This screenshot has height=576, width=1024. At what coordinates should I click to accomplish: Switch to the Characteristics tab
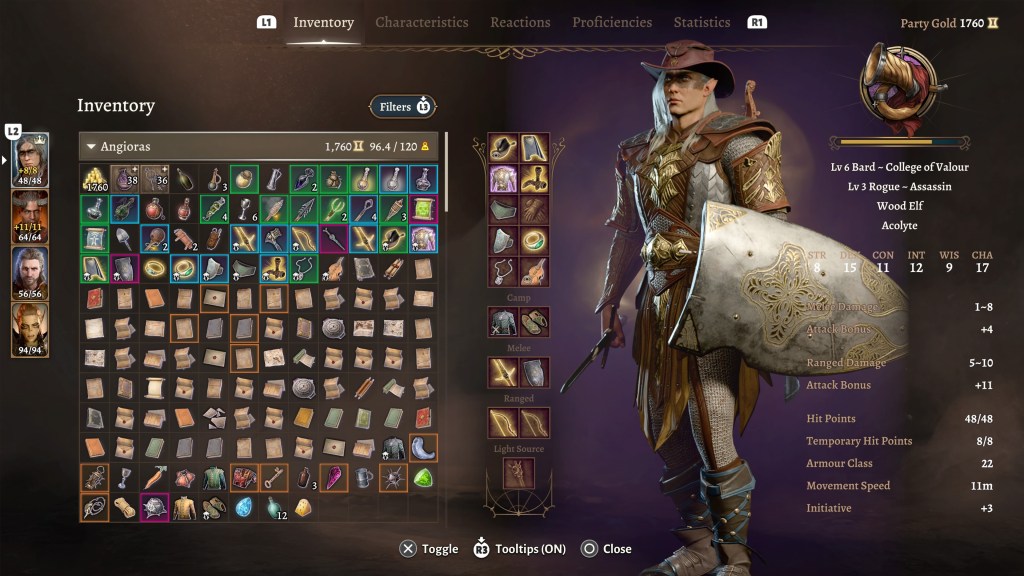click(421, 22)
